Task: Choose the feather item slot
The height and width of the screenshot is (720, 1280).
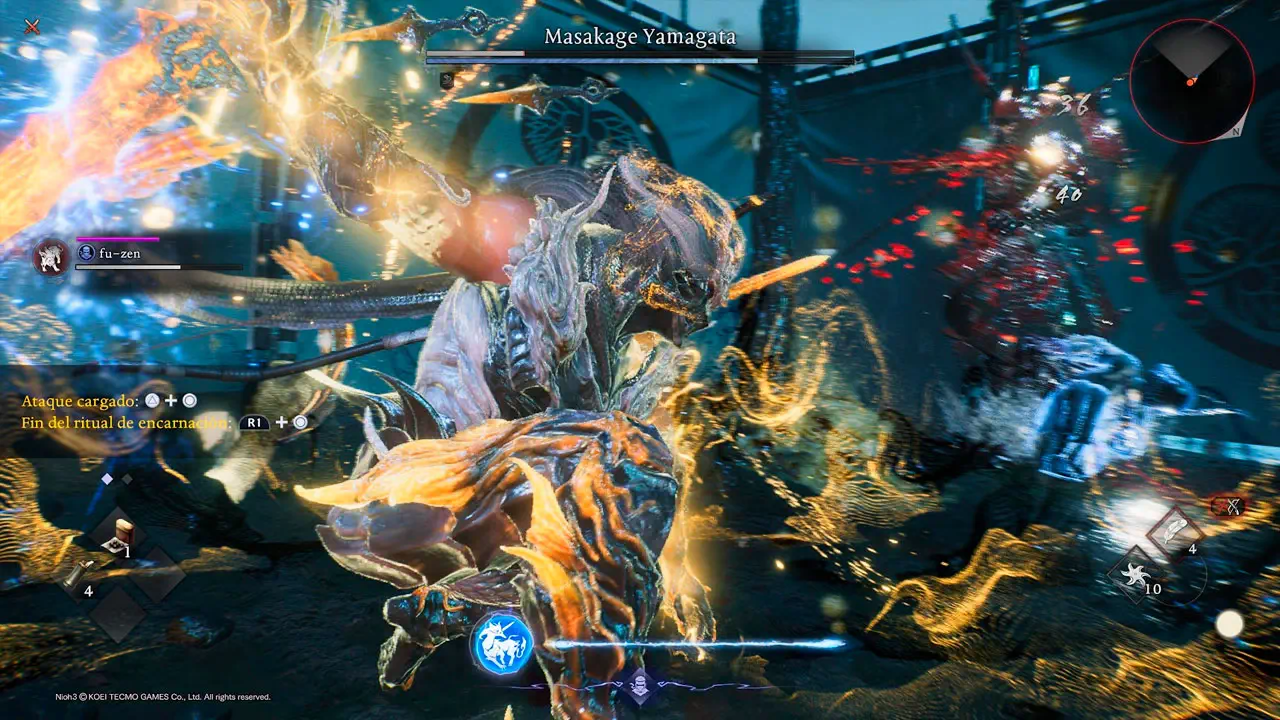Action: pos(1176,530)
